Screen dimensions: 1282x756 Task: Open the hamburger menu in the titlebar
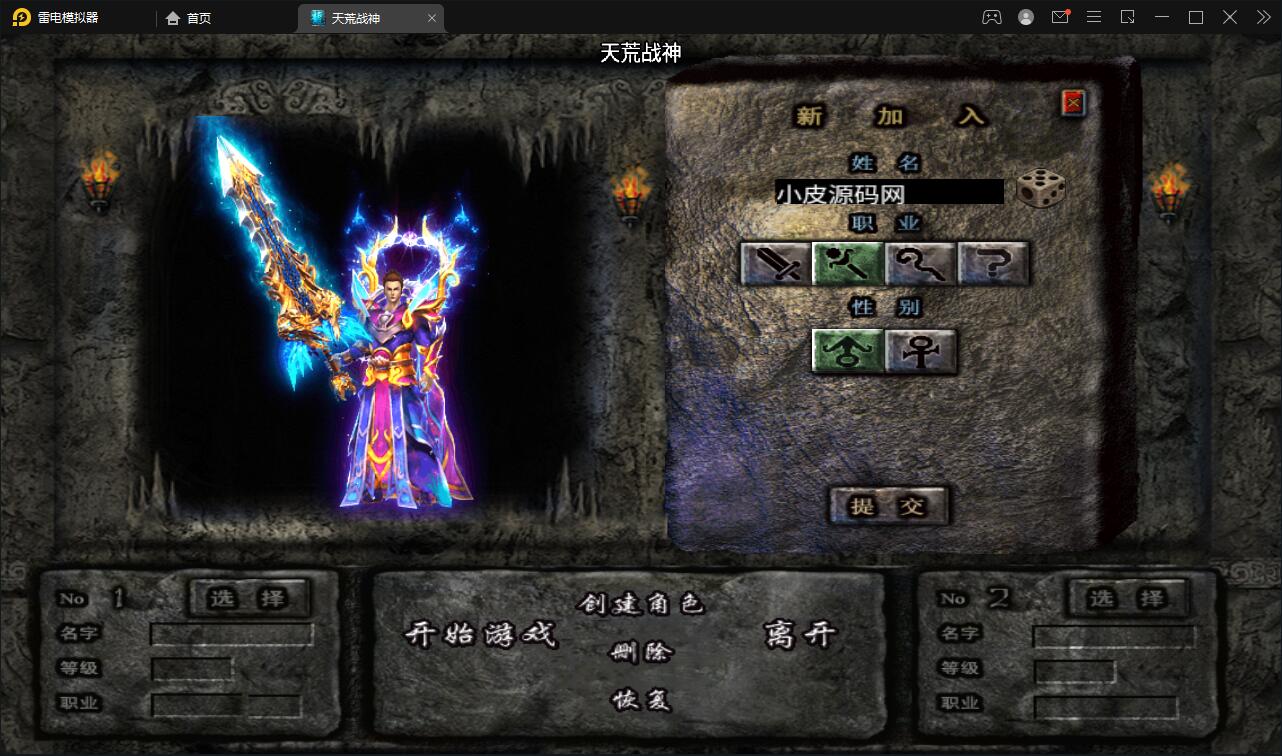tap(1094, 17)
